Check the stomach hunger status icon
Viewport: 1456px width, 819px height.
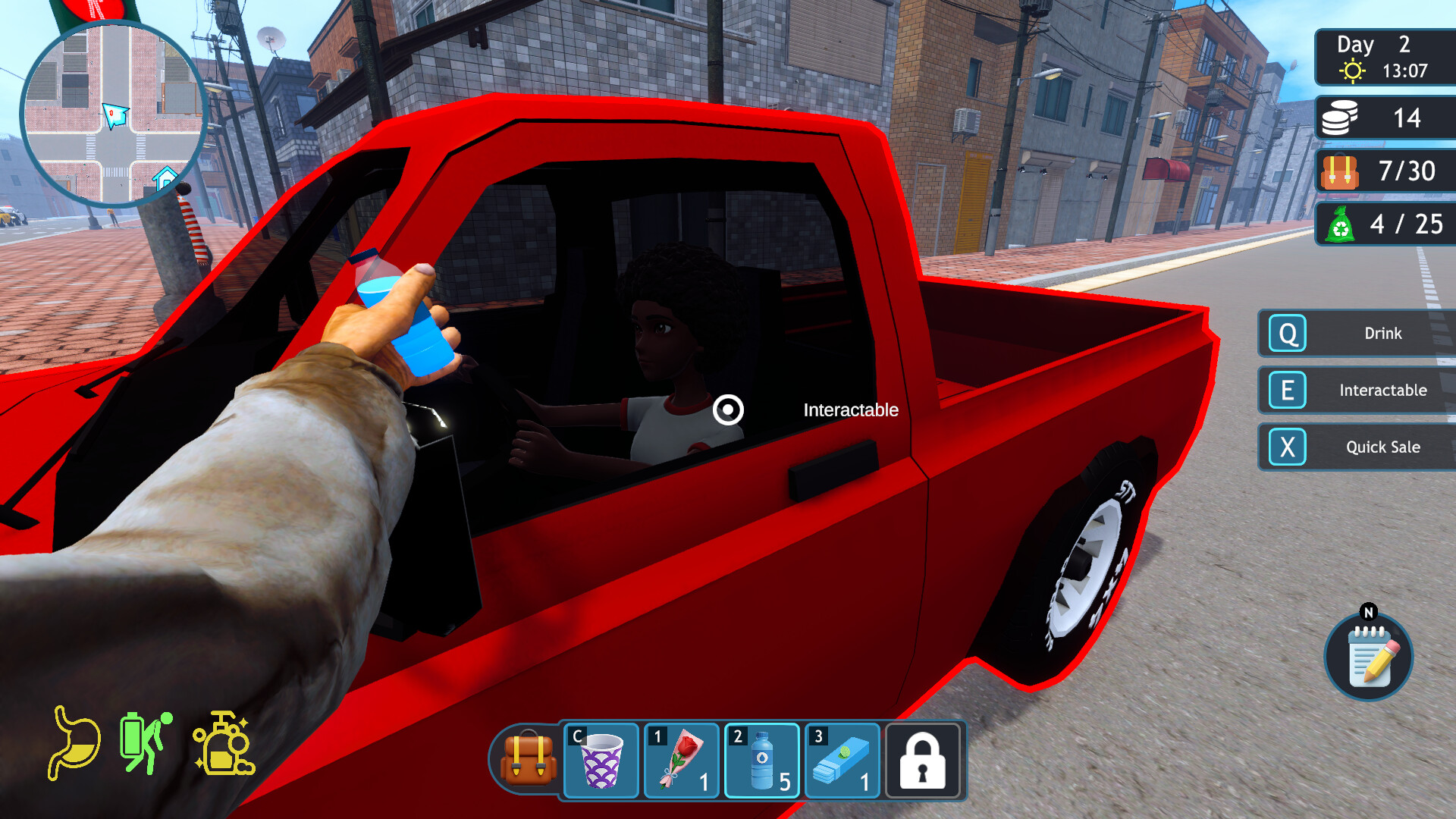tap(75, 743)
